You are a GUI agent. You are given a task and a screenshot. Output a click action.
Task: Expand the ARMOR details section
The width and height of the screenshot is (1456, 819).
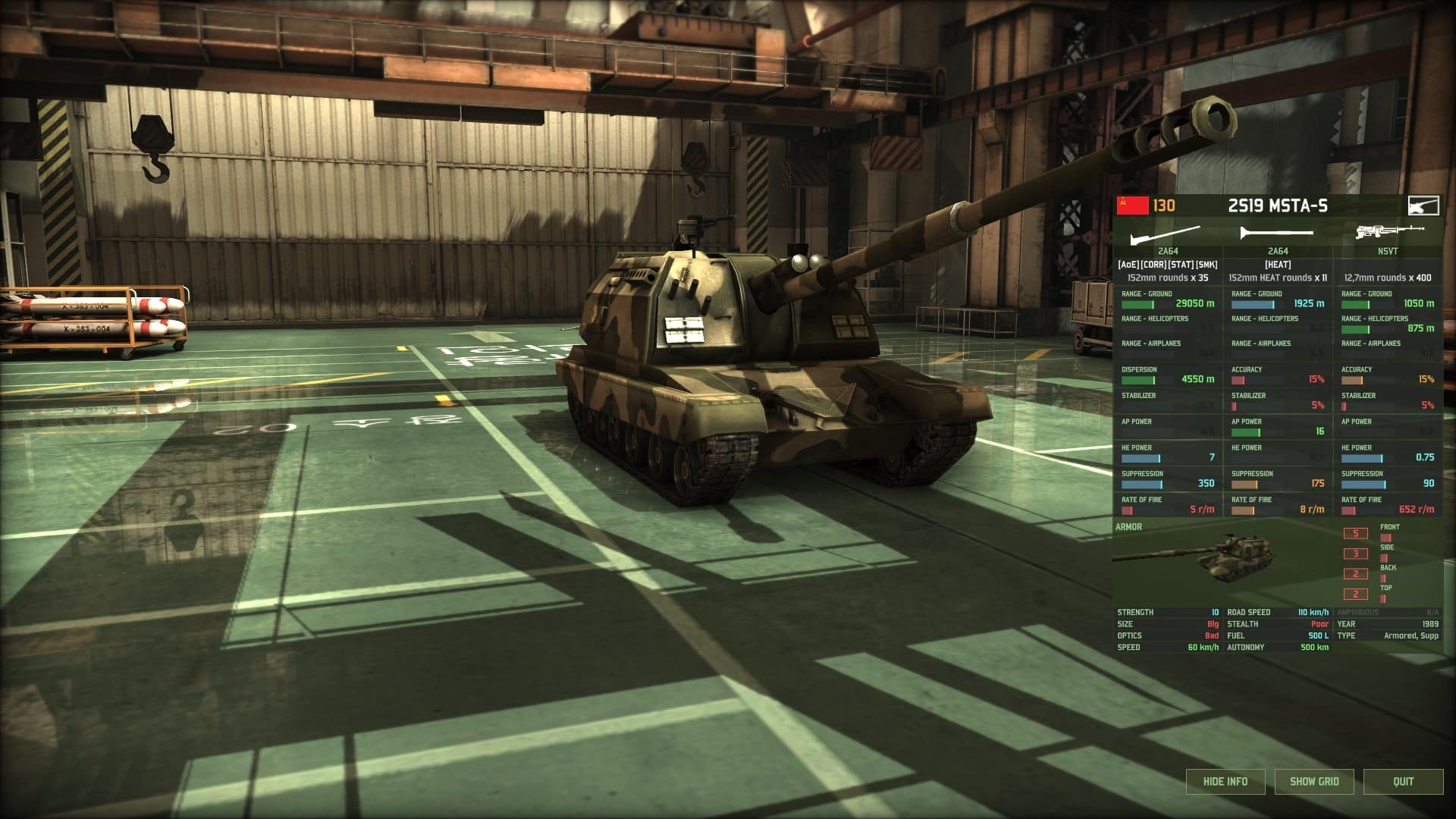click(x=1126, y=526)
